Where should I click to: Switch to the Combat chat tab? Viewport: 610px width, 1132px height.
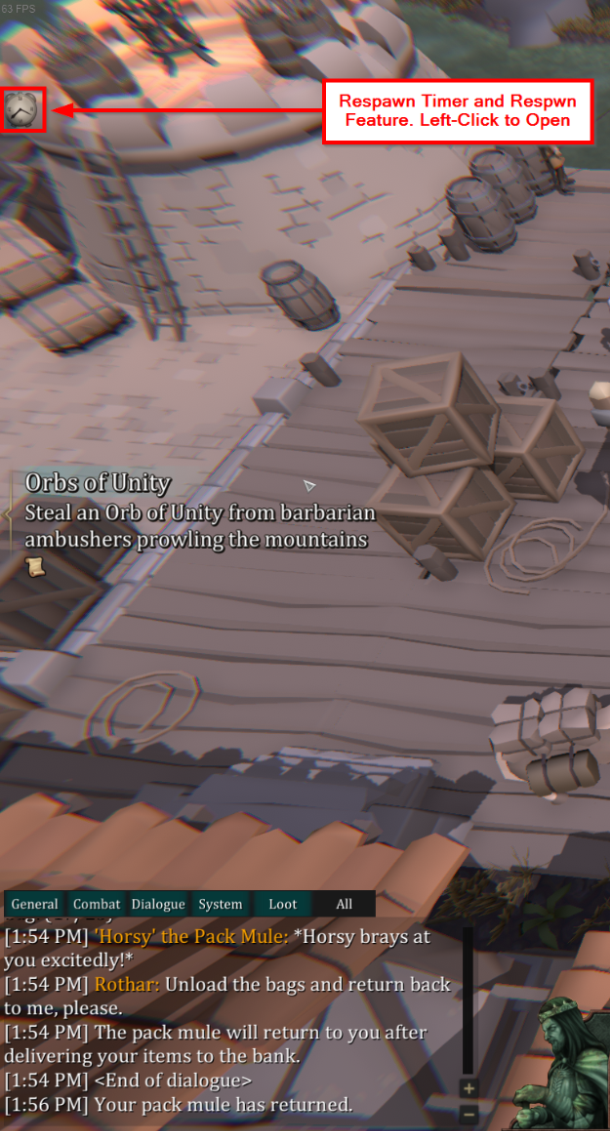(96, 904)
